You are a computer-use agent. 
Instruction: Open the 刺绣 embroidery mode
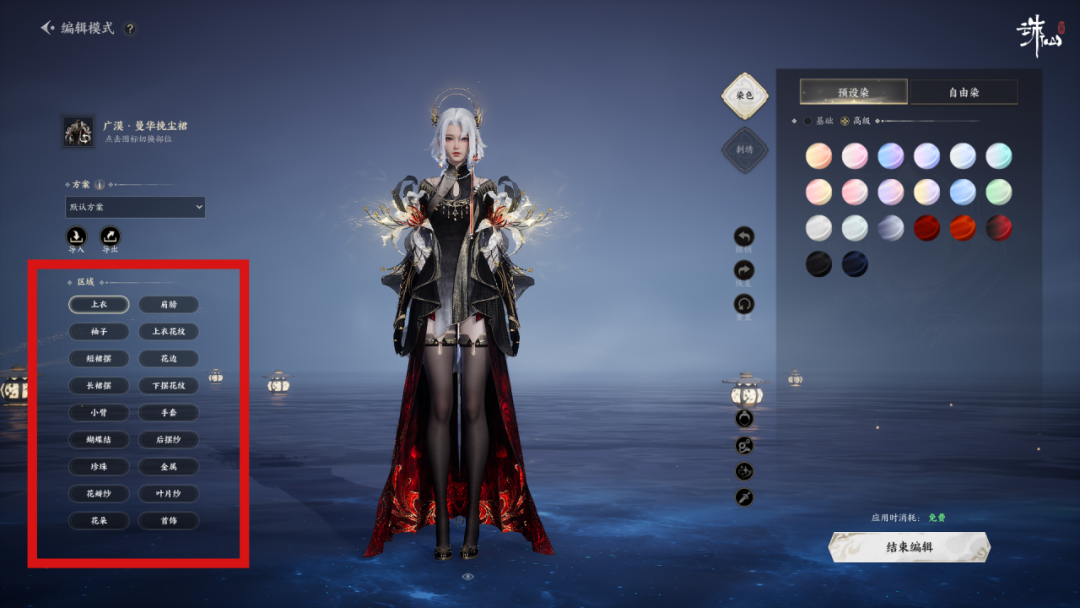744,150
